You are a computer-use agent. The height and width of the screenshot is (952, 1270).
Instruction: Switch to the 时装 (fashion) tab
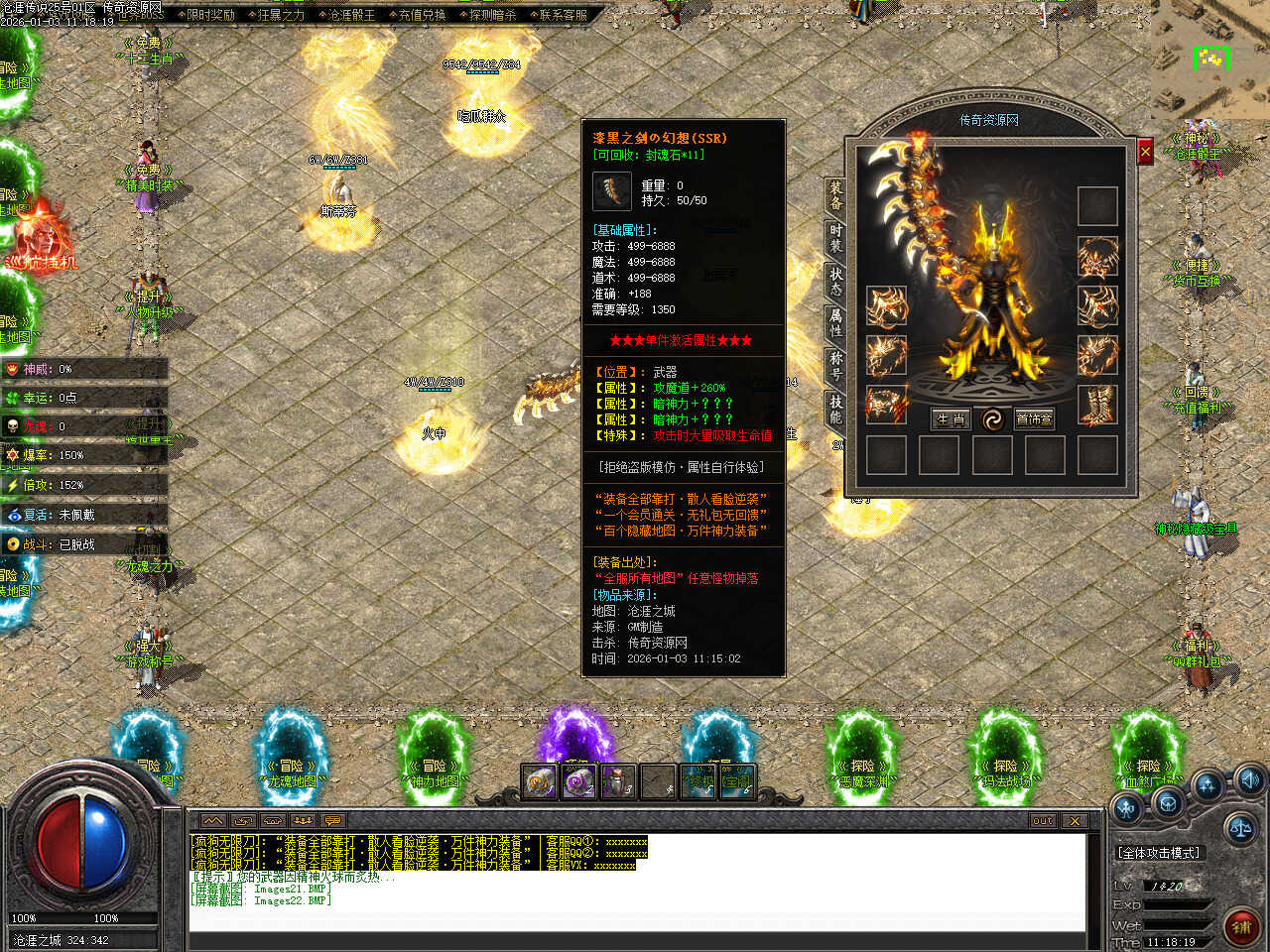(x=835, y=240)
